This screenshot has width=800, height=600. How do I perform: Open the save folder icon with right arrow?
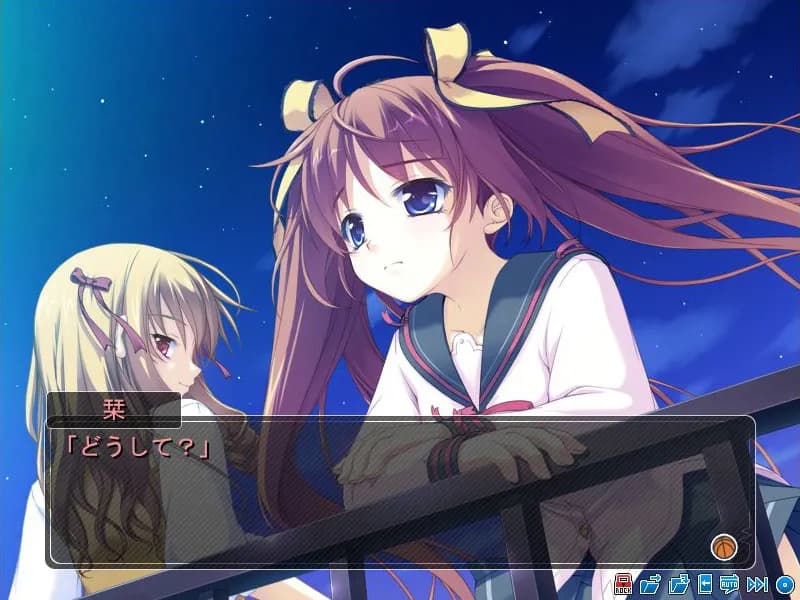coord(650,584)
